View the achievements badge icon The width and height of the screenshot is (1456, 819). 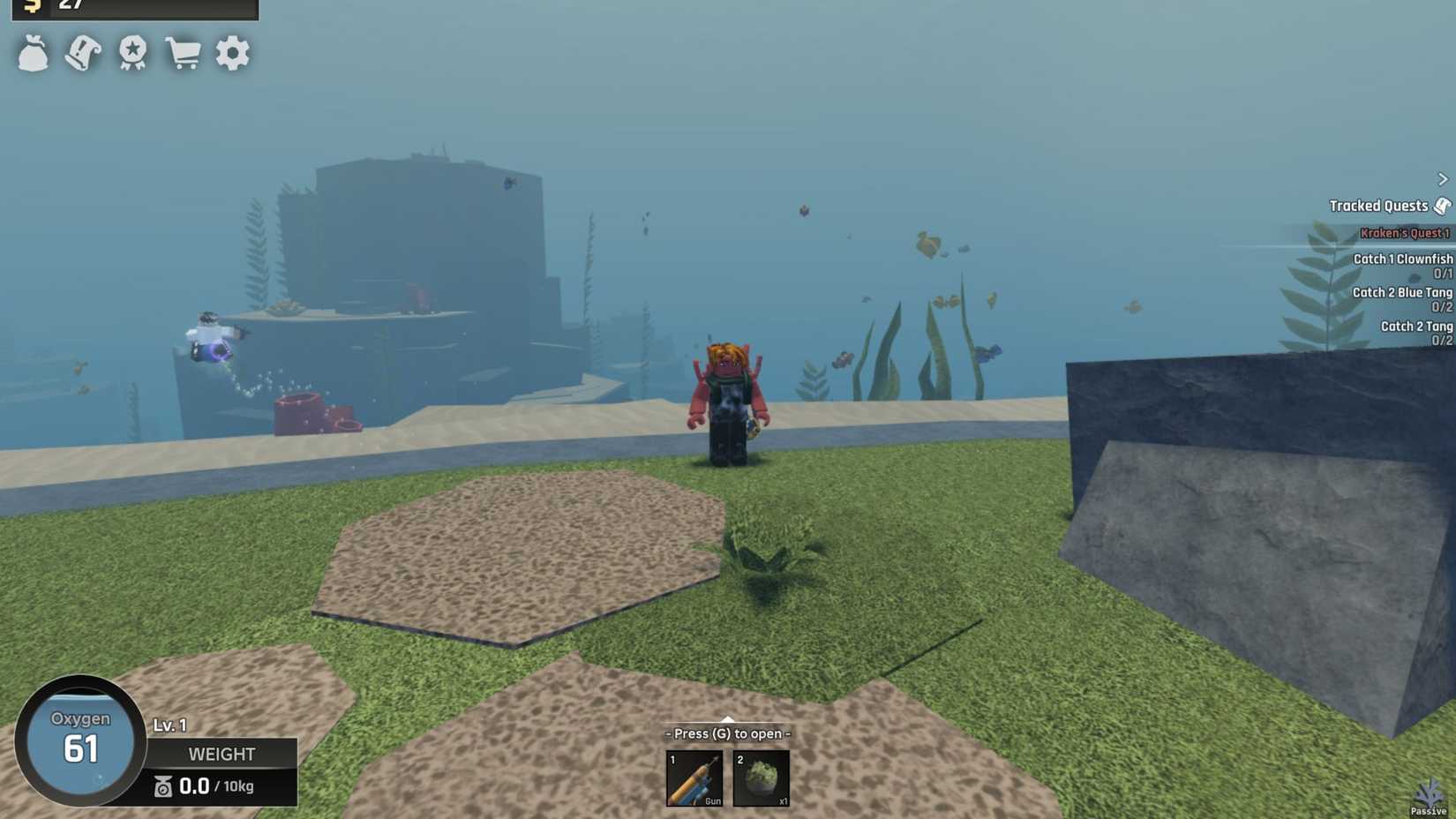[x=131, y=53]
